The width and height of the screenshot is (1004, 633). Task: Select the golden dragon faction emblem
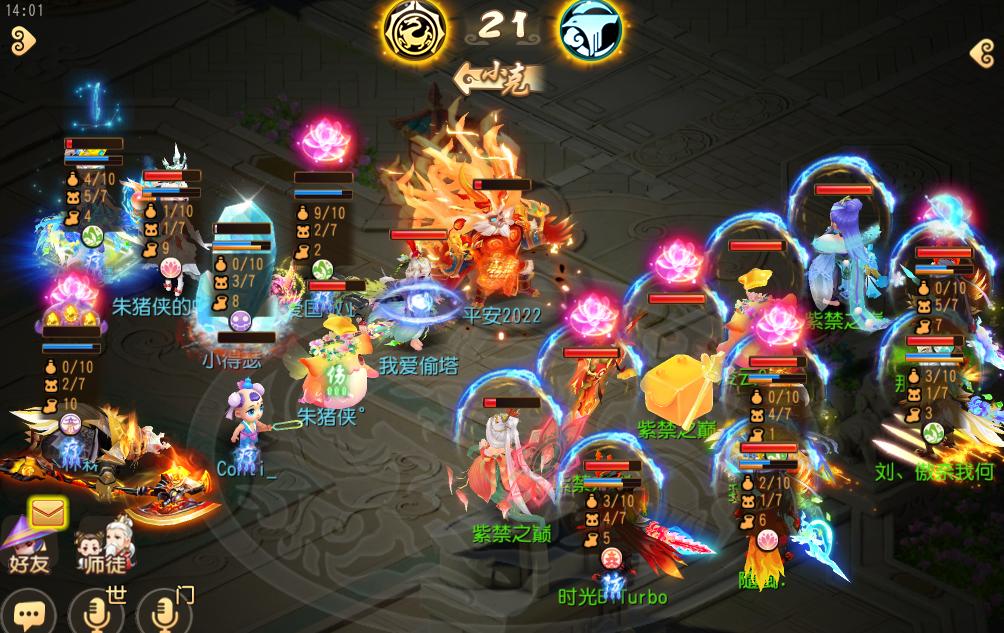tap(415, 30)
